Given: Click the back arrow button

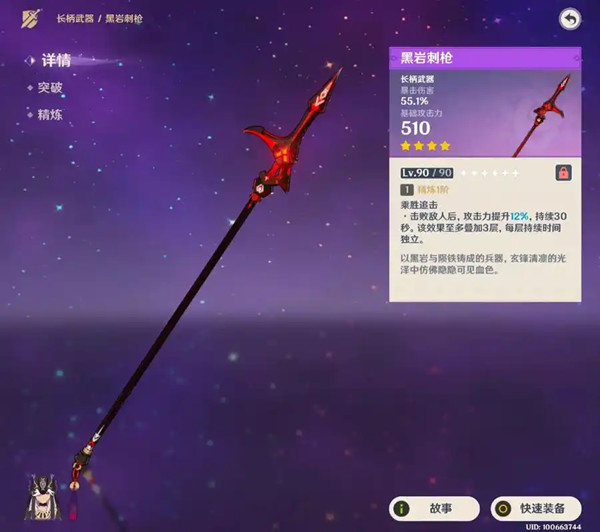Looking at the screenshot, I should [x=569, y=19].
